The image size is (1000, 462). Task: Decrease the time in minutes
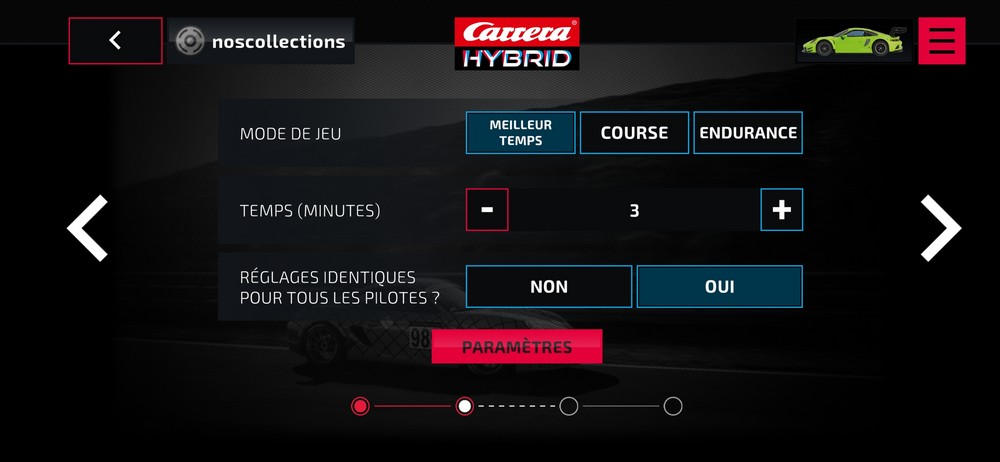pos(487,210)
